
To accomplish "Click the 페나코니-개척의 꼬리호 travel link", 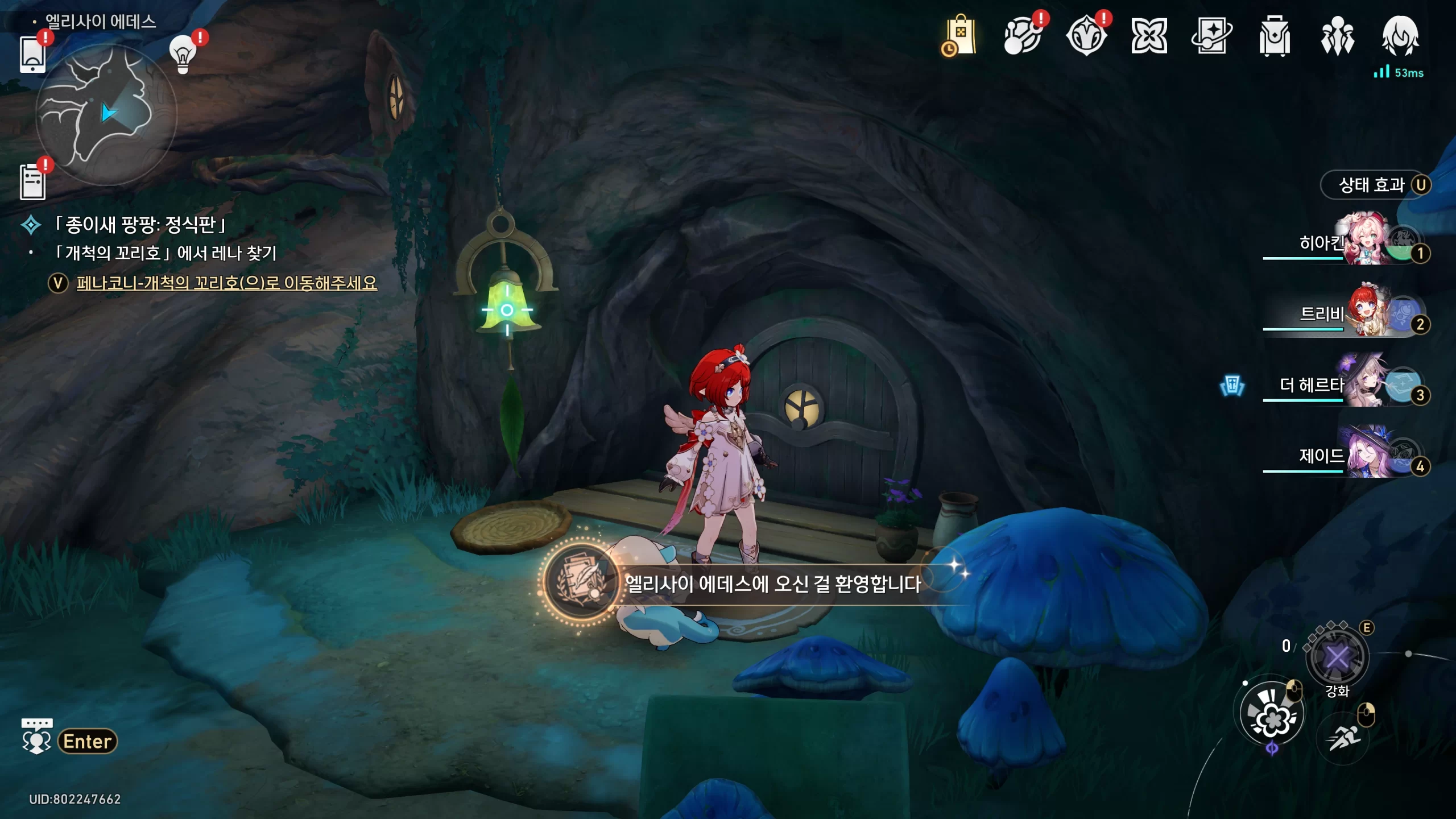I will (x=226, y=283).
